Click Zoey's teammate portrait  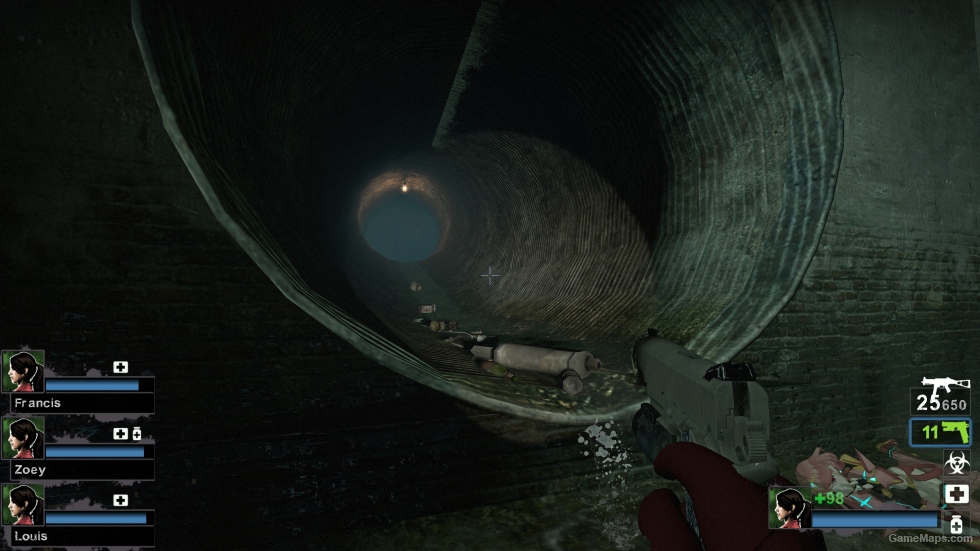coord(23,438)
